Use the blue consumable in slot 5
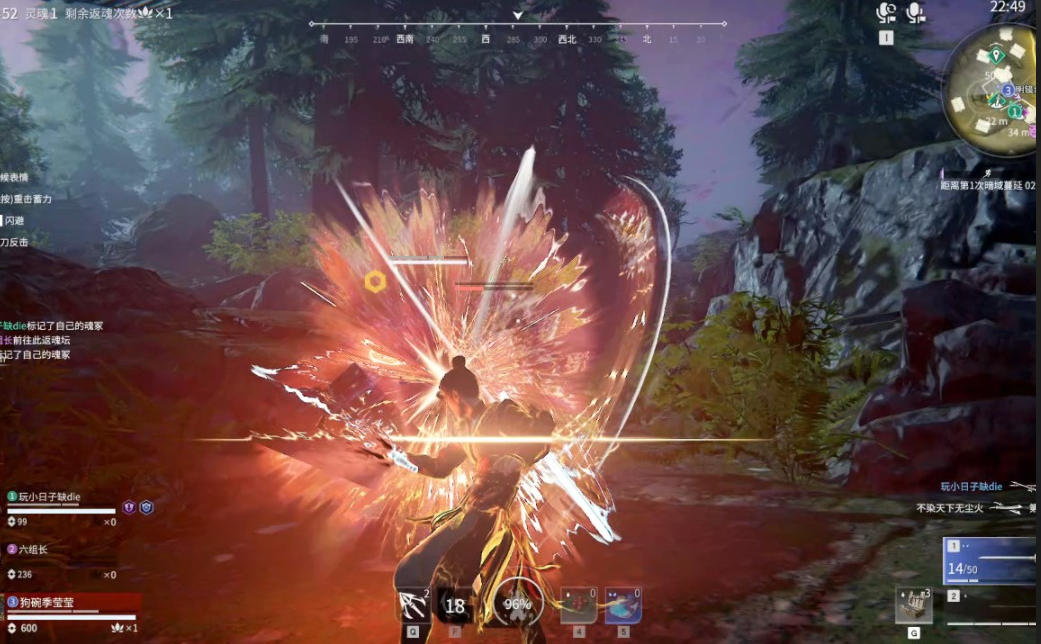This screenshot has height=644, width=1041. (x=623, y=605)
